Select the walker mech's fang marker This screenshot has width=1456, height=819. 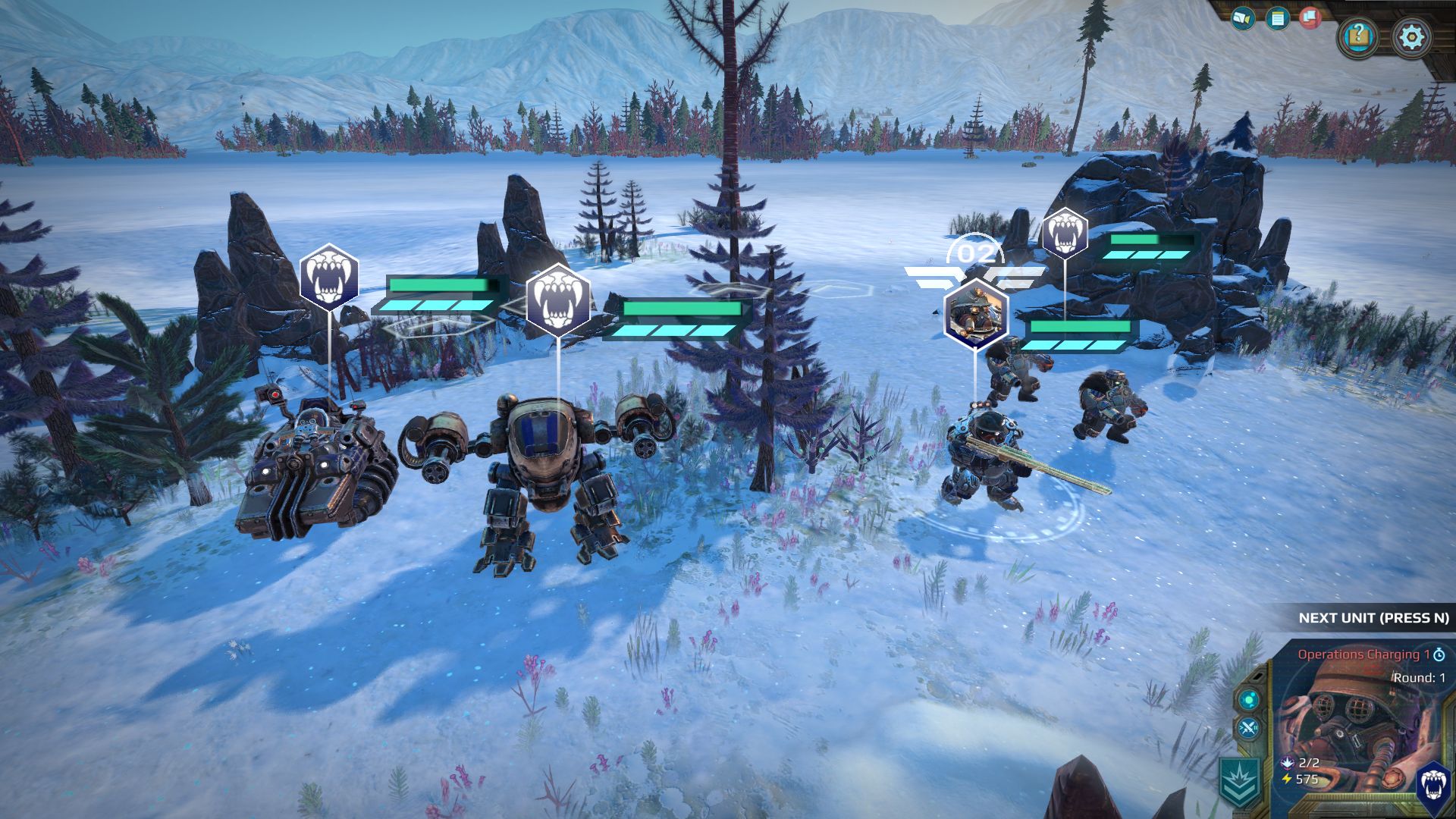tap(558, 300)
